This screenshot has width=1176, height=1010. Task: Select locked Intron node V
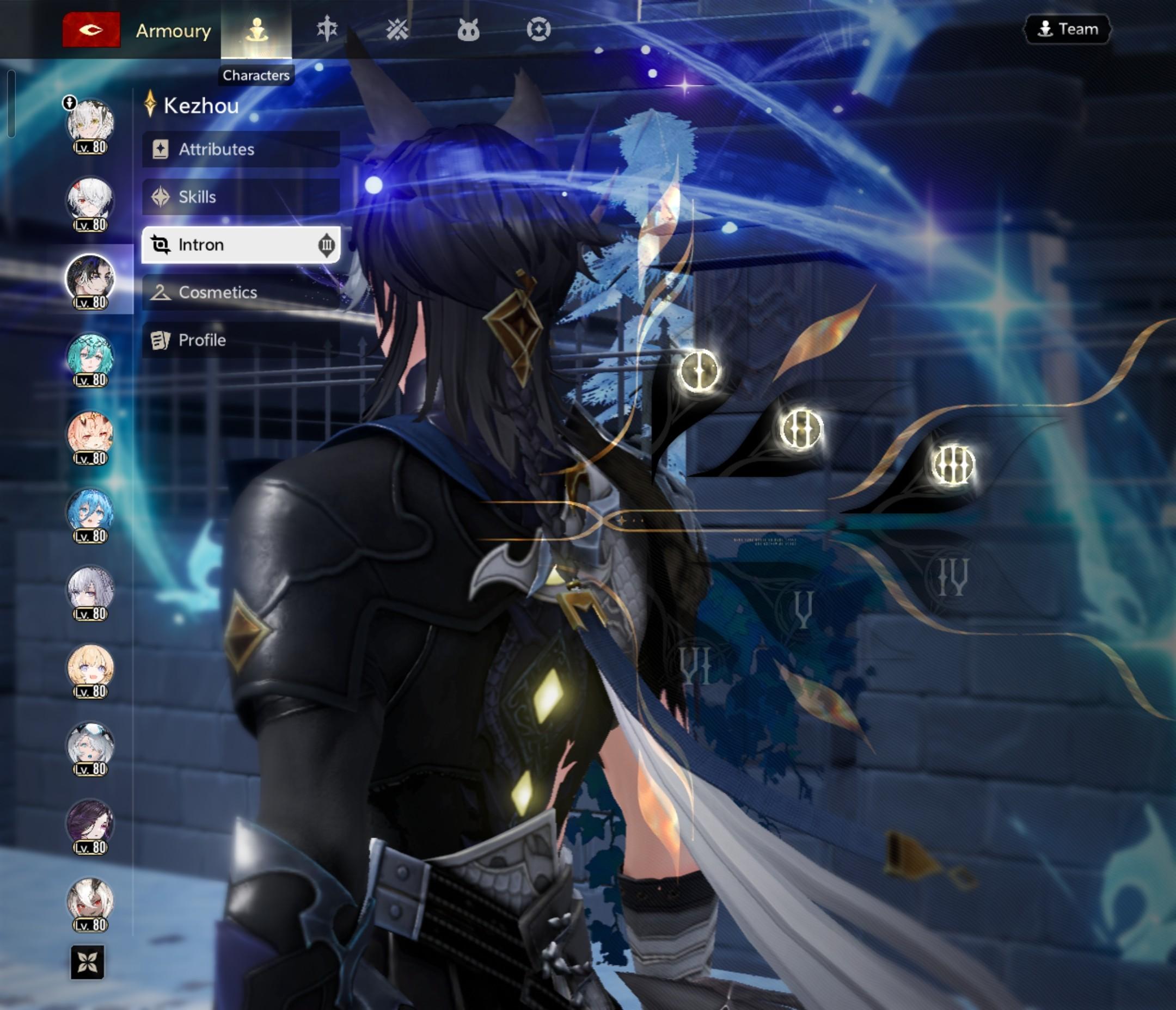point(803,609)
